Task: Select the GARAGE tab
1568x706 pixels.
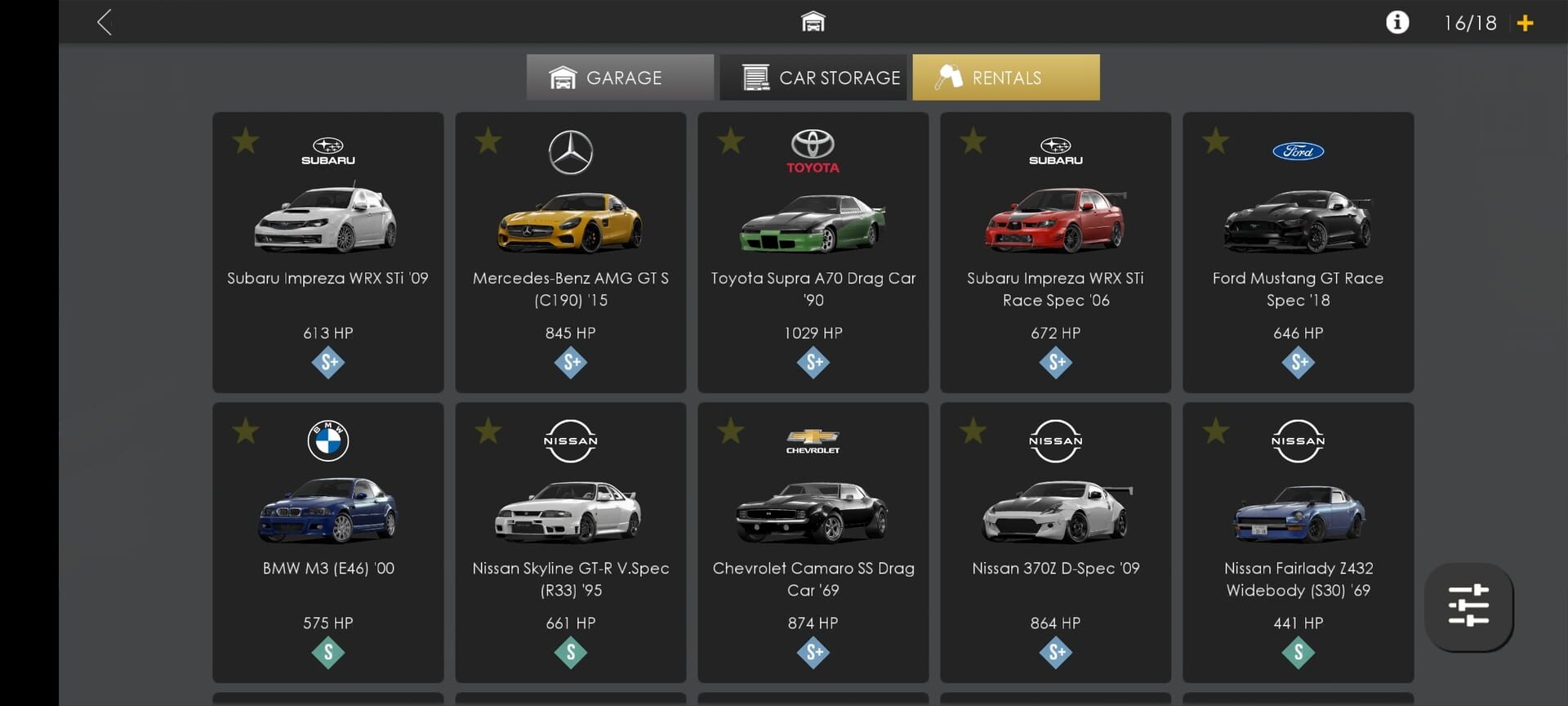Action: coord(620,77)
